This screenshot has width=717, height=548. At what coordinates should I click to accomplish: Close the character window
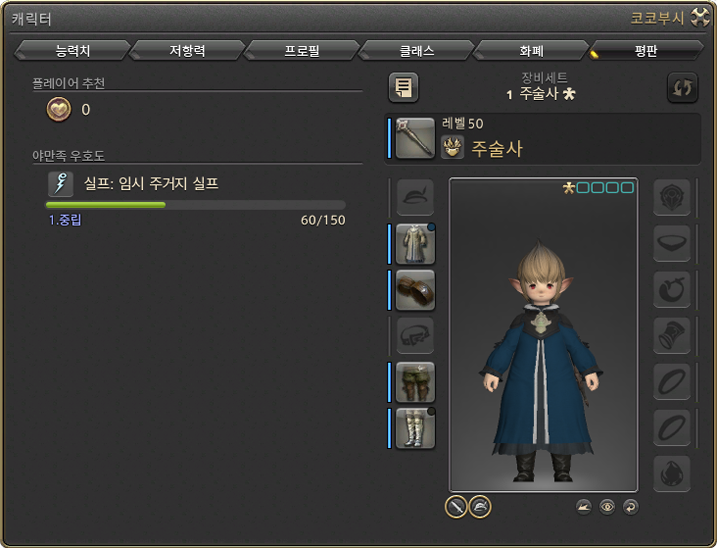pyautogui.click(x=699, y=18)
